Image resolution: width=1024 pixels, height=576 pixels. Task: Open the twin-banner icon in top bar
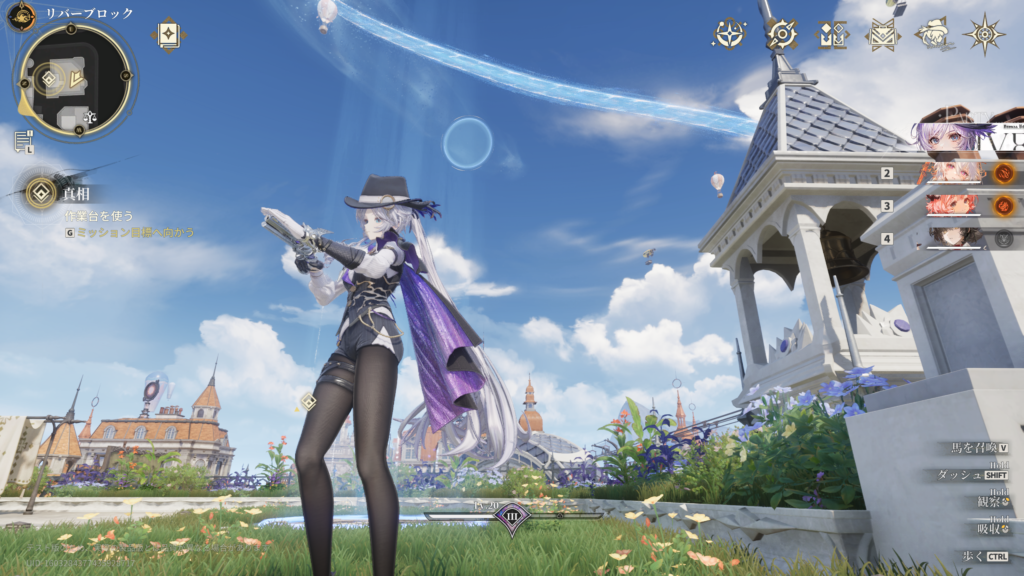[831, 35]
